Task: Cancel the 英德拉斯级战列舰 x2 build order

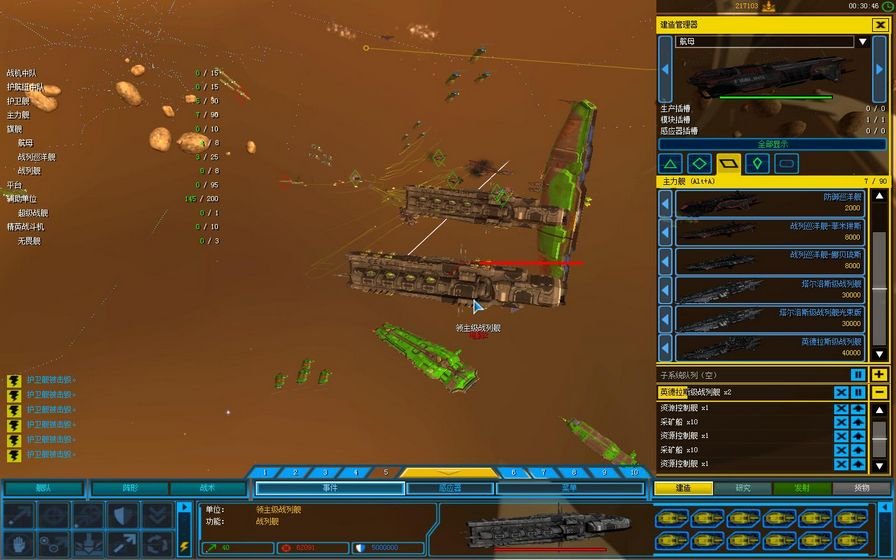Action: pos(841,392)
